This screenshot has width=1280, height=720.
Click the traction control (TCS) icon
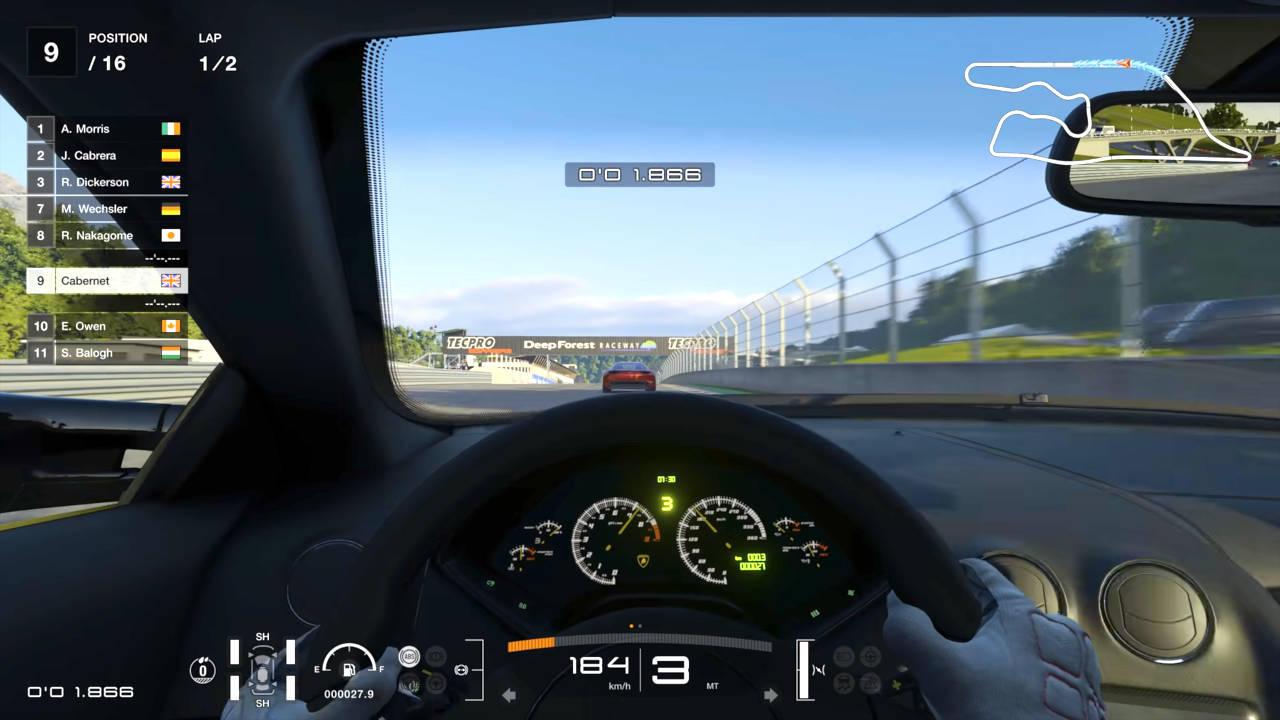(408, 683)
